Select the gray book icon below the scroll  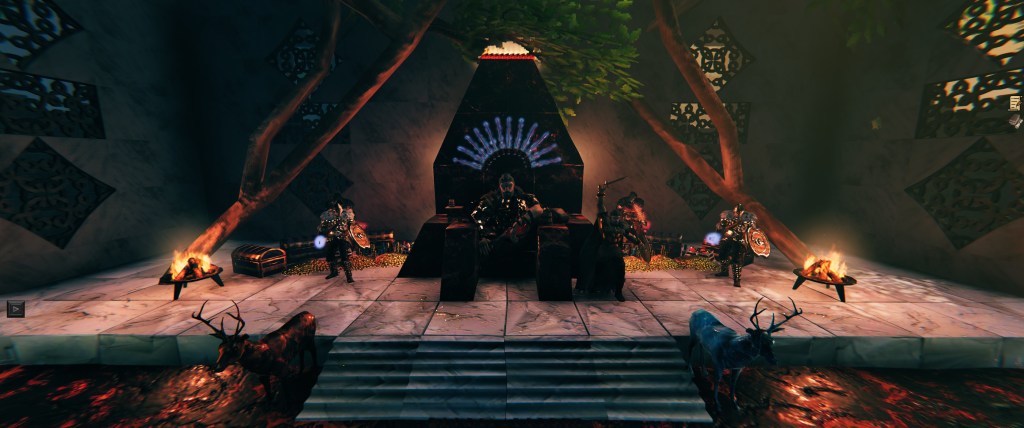1016,123
